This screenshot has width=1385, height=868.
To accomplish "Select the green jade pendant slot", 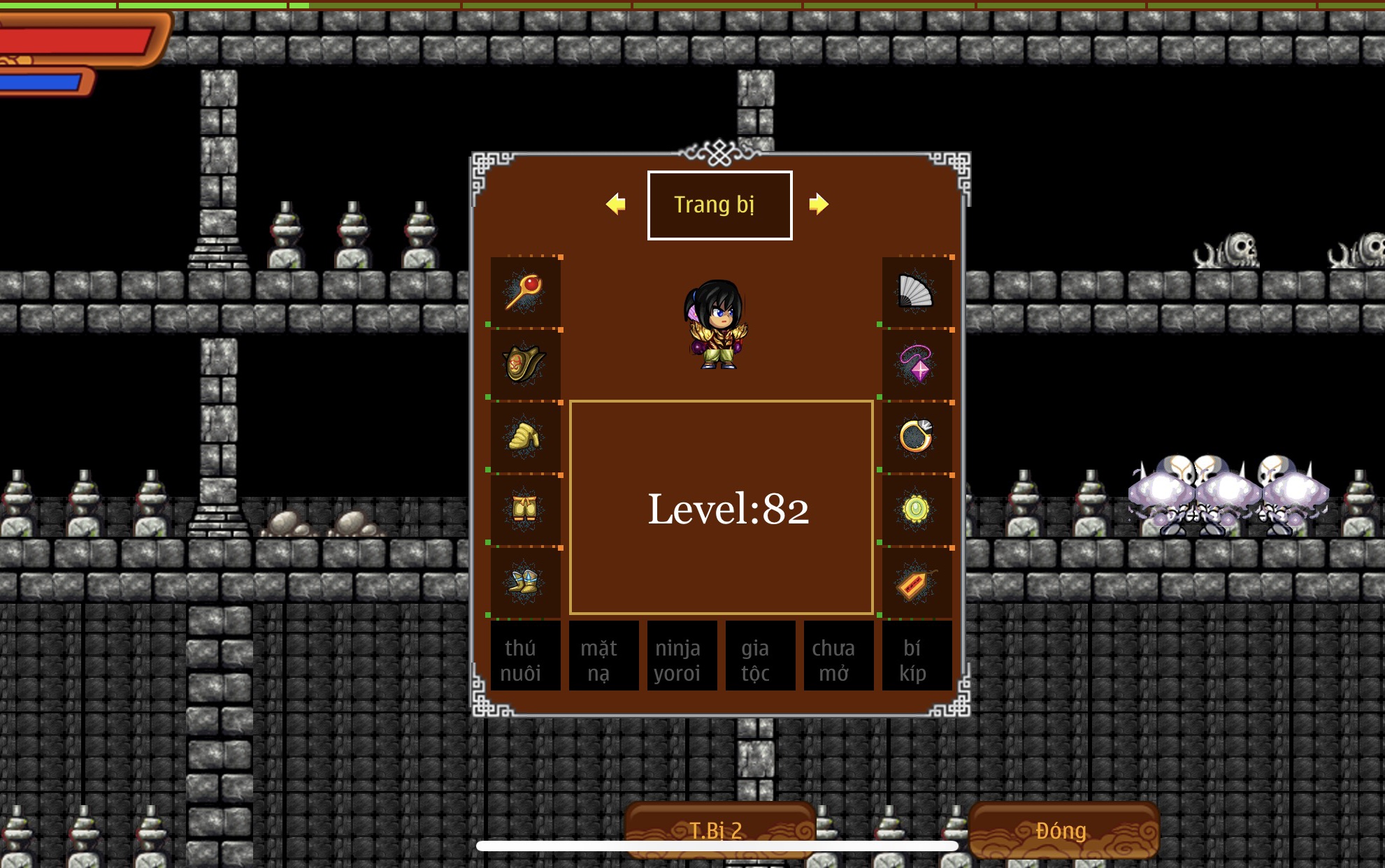I will pyautogui.click(x=916, y=509).
